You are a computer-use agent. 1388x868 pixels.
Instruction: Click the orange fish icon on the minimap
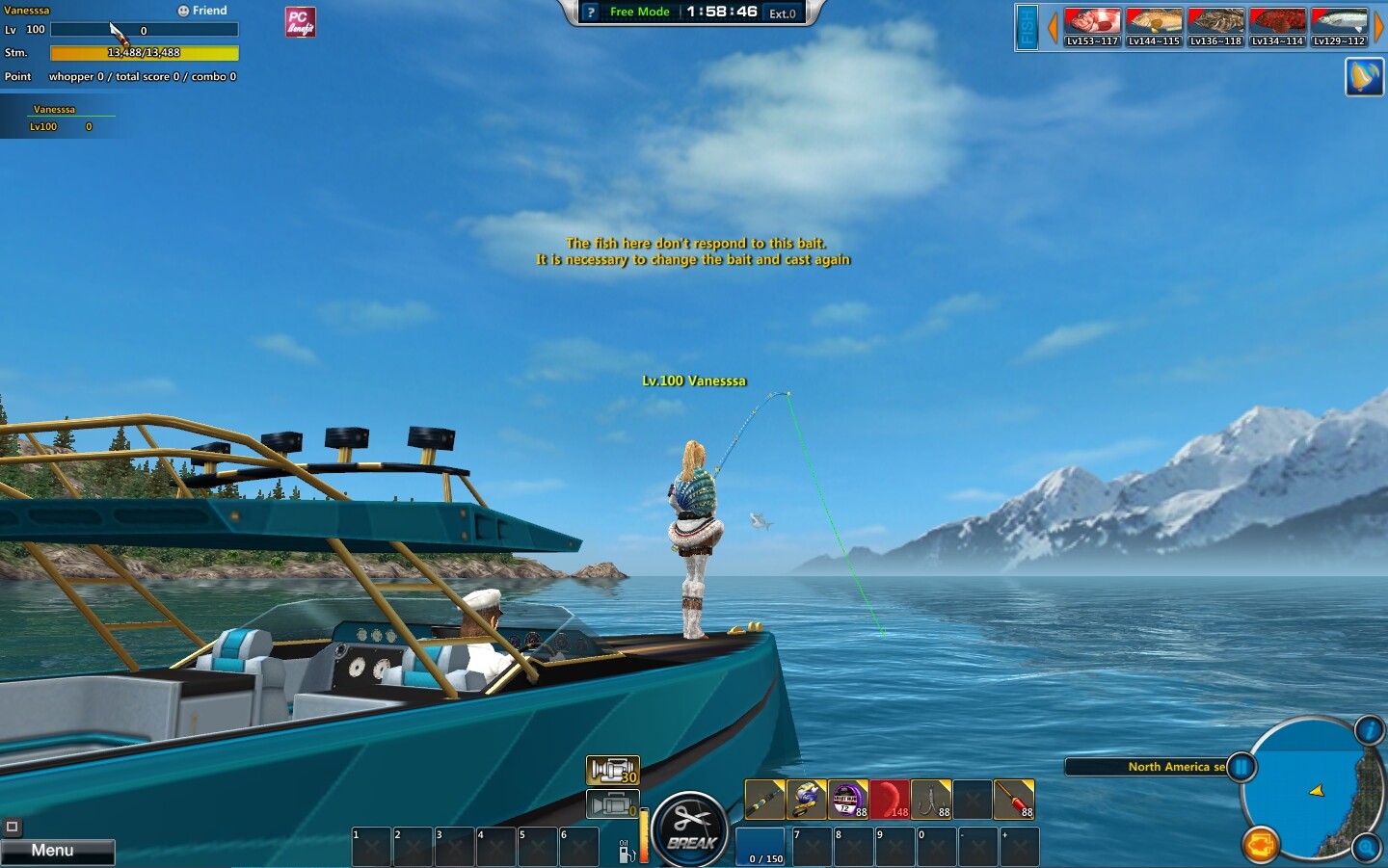pos(1262,845)
